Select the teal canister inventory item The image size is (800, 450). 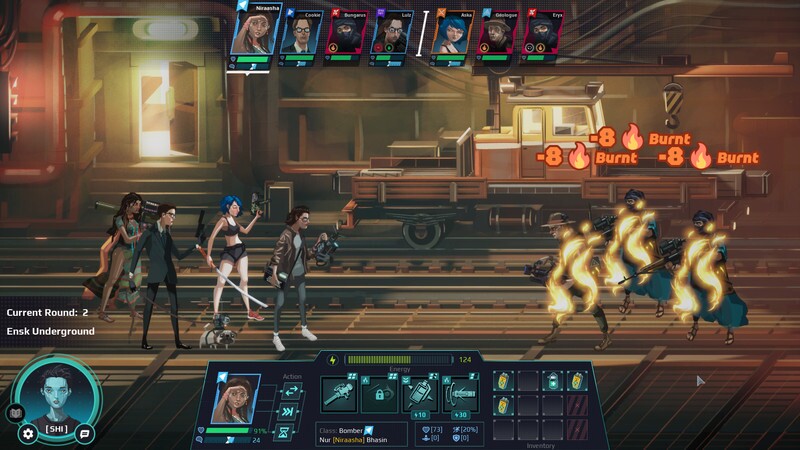pos(555,381)
